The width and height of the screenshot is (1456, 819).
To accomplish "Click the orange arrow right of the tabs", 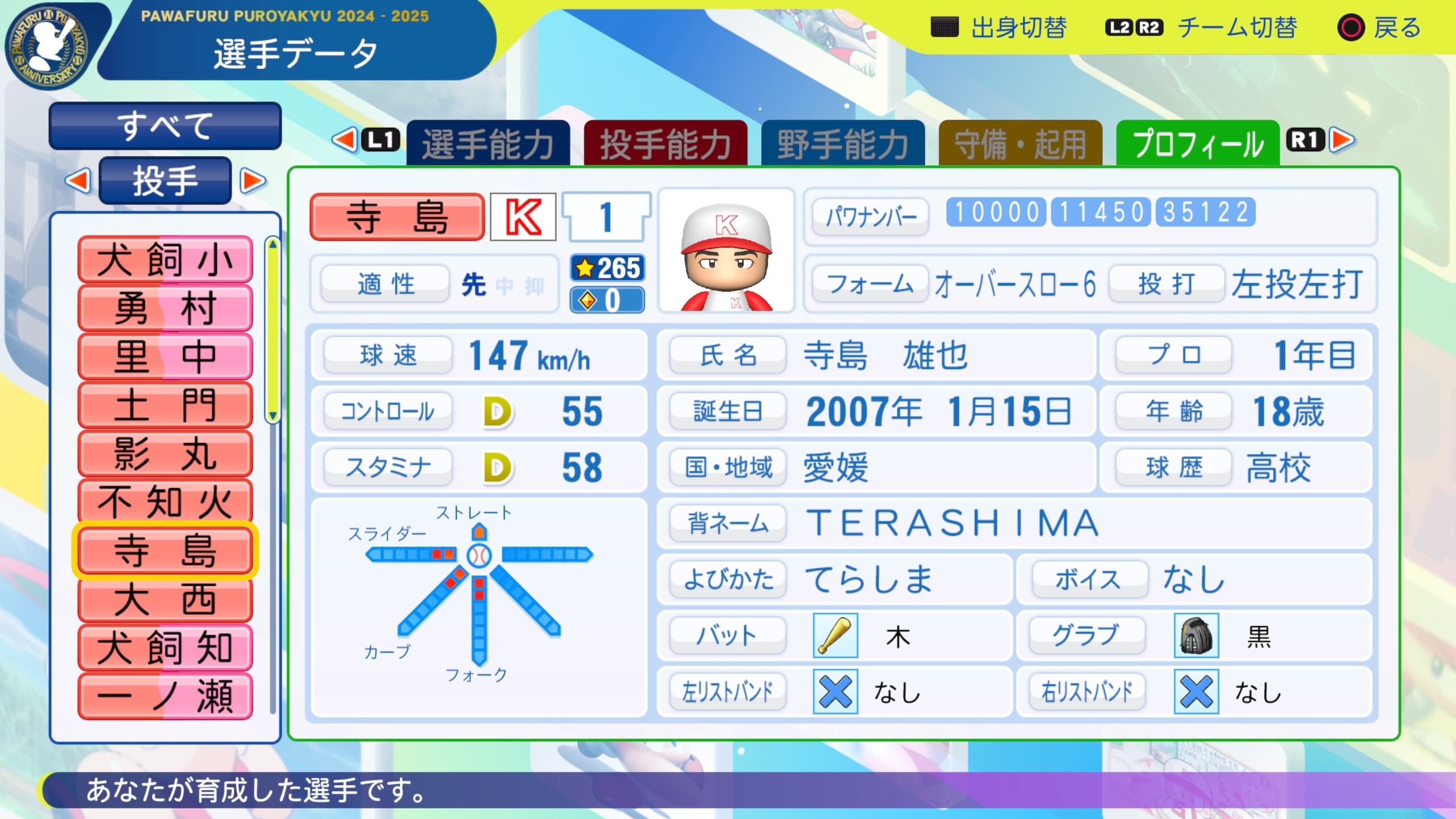I will tap(1343, 140).
